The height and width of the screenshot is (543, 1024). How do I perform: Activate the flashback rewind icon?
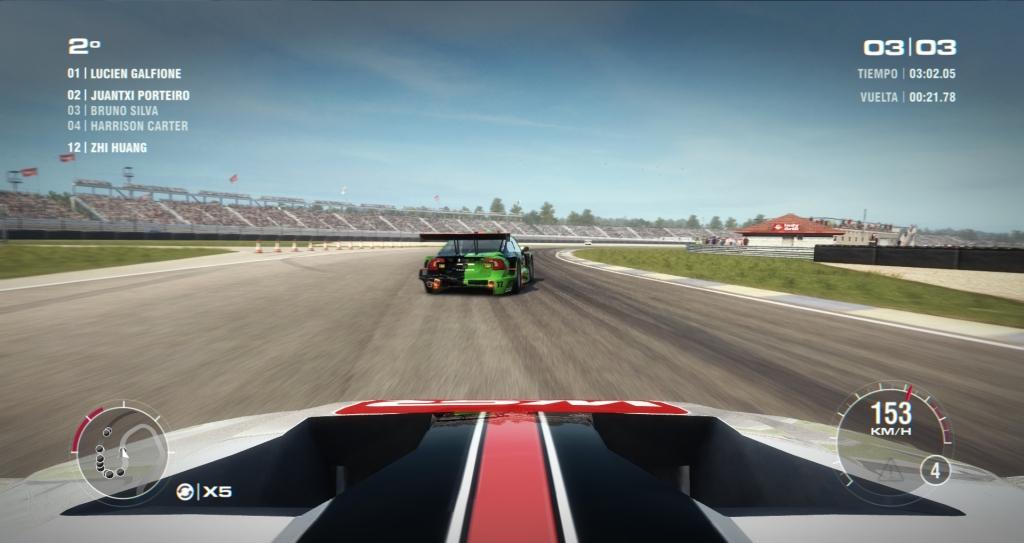click(x=183, y=491)
